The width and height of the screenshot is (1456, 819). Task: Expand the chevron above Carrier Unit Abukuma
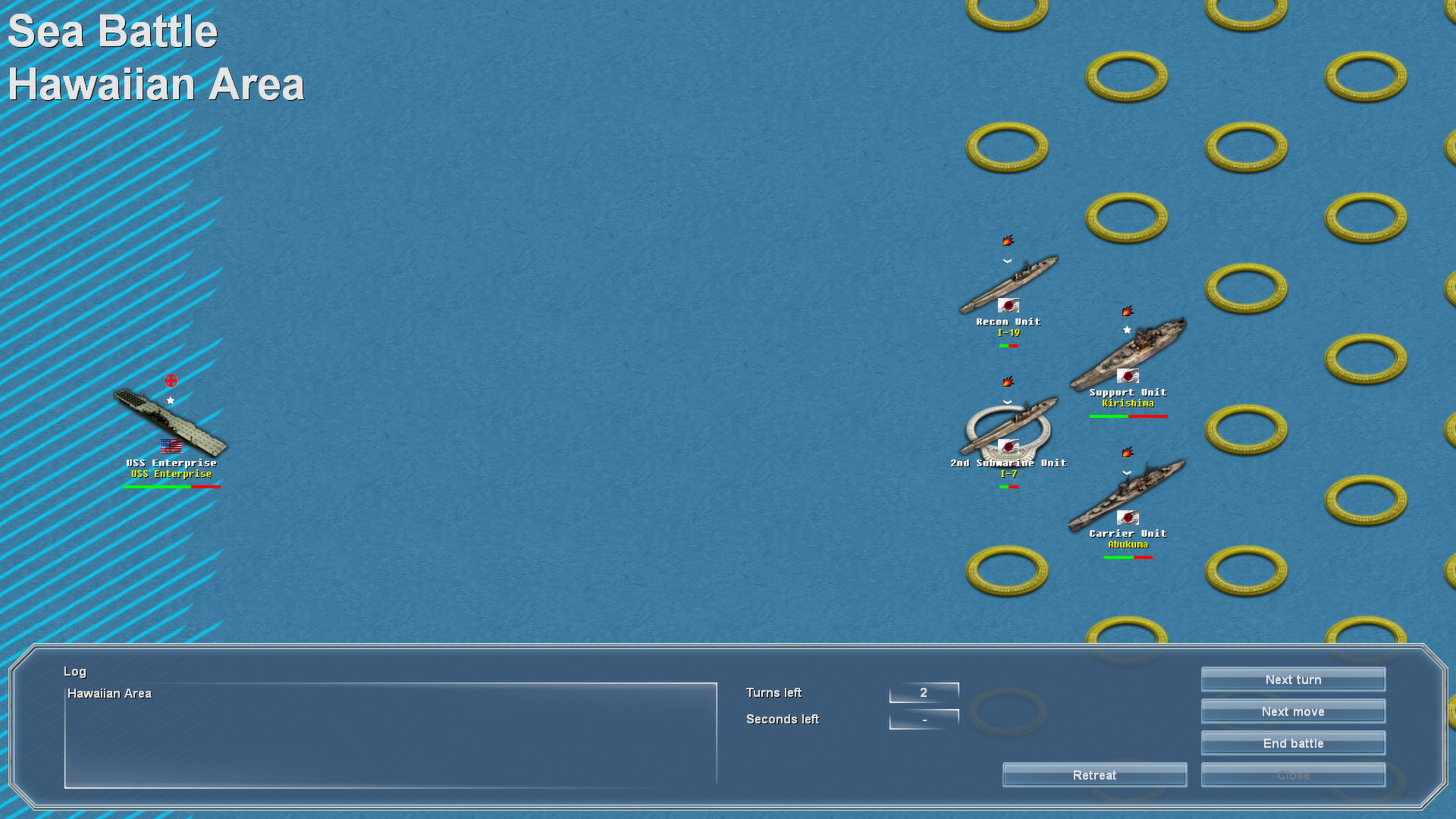[1125, 473]
